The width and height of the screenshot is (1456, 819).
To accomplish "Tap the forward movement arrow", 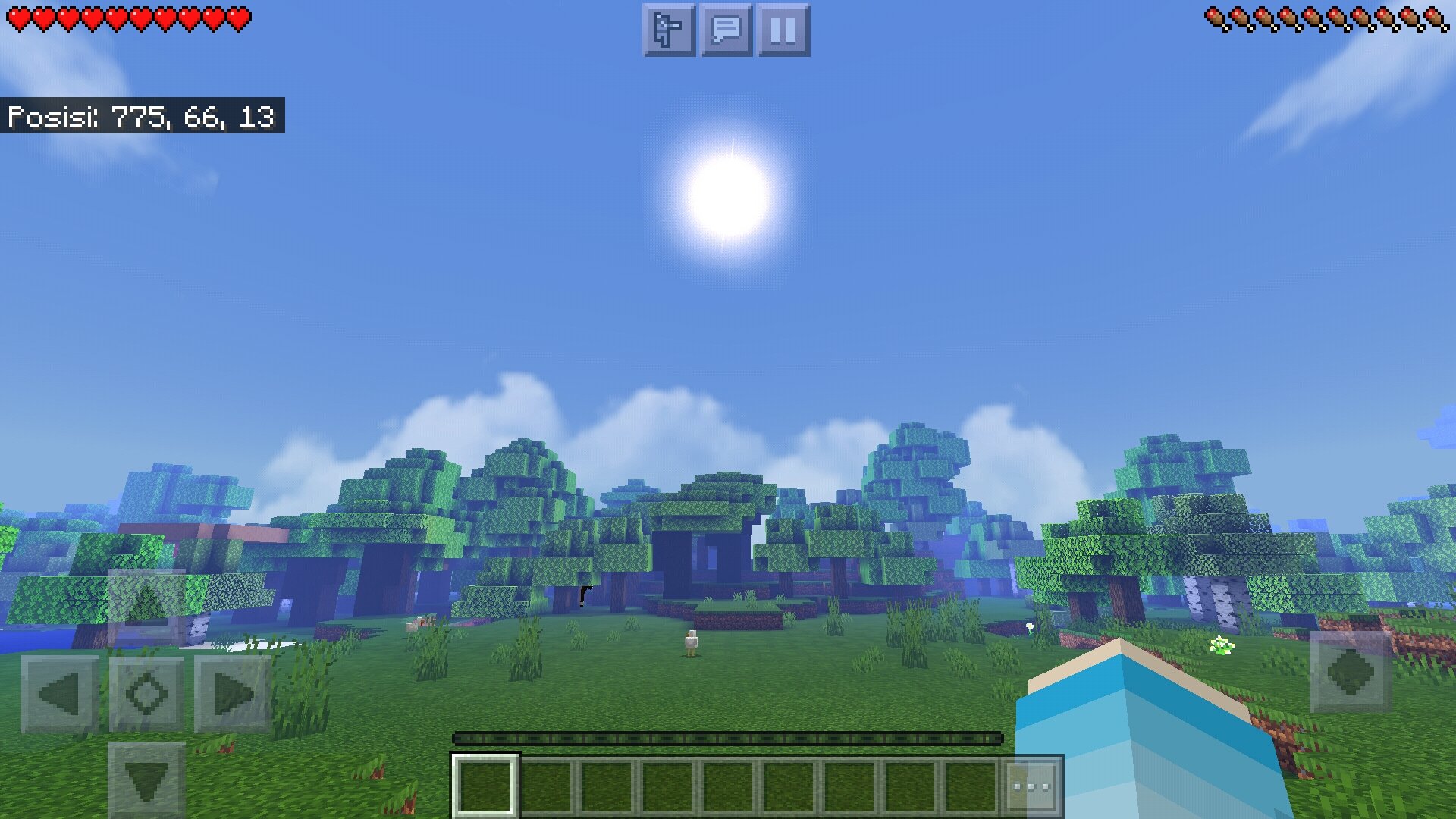I will coord(149,607).
